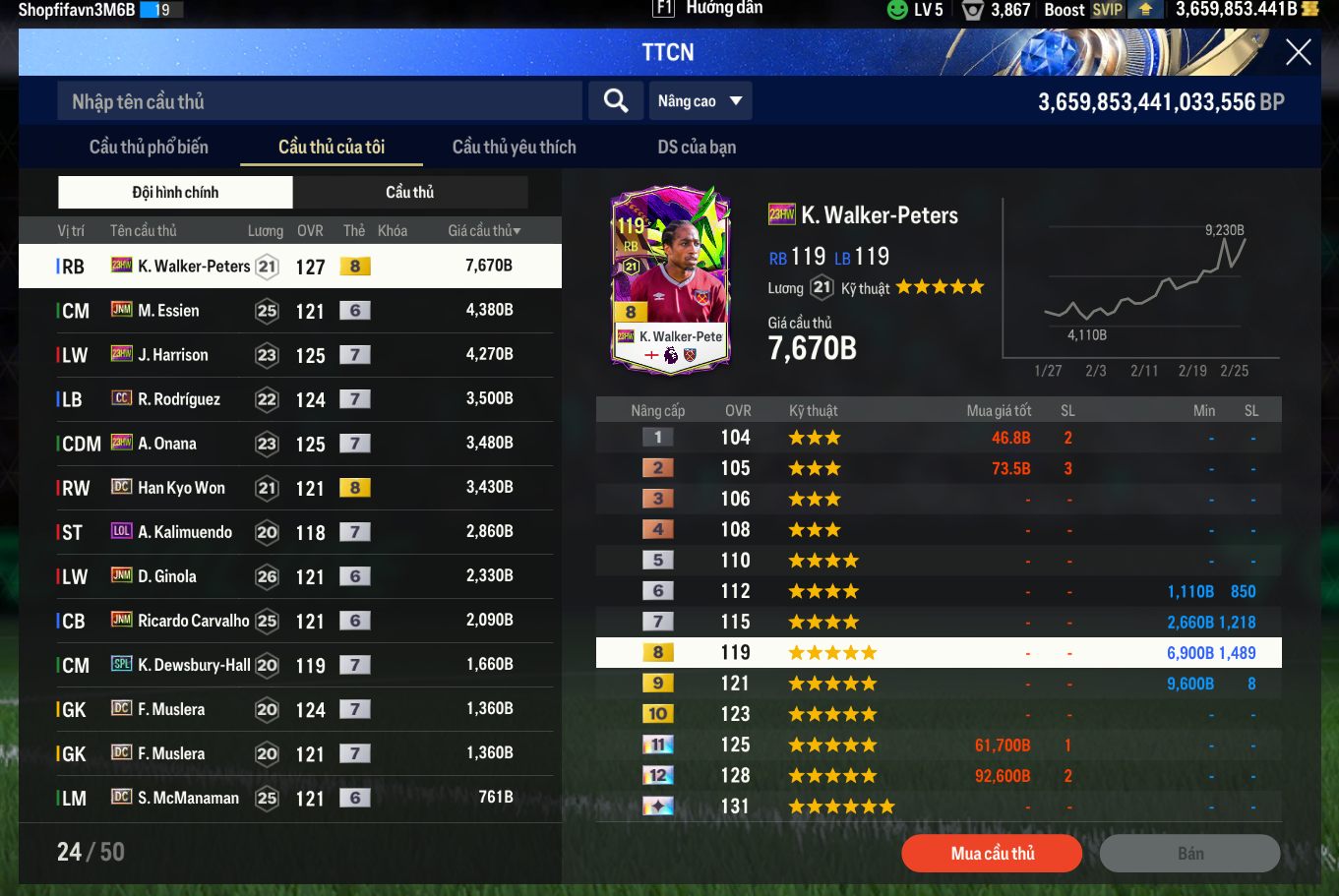This screenshot has height=896, width=1339.
Task: Select upgrade level 9 row
Action: tap(939, 684)
